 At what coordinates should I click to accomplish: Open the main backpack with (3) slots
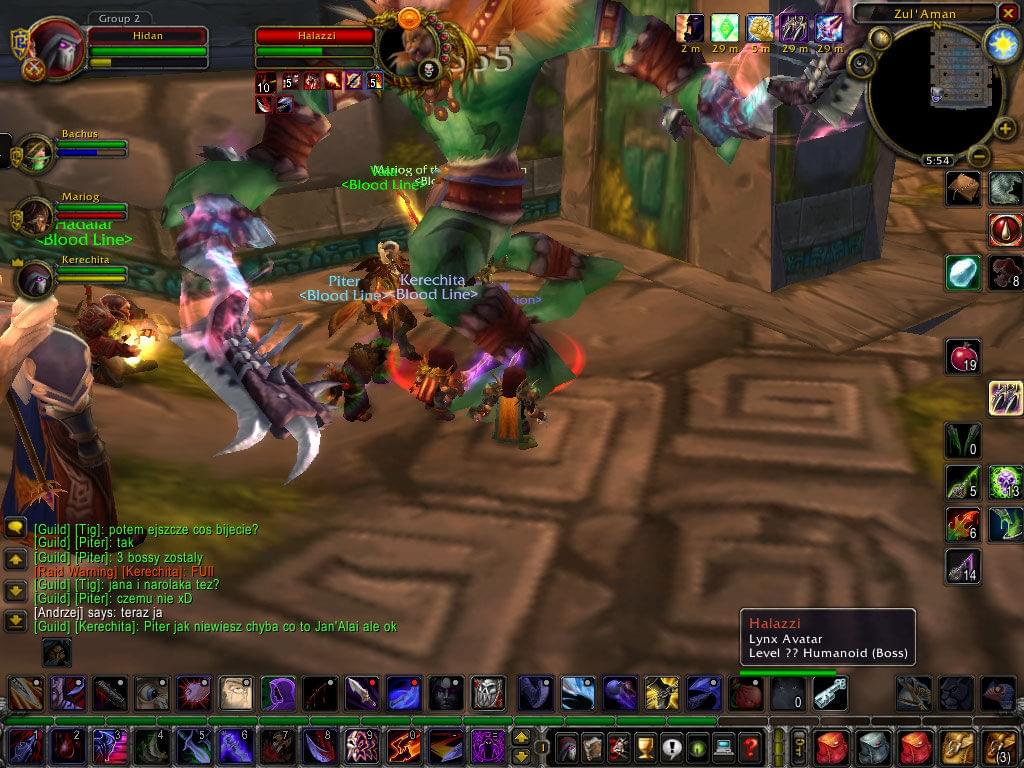click(1001, 746)
